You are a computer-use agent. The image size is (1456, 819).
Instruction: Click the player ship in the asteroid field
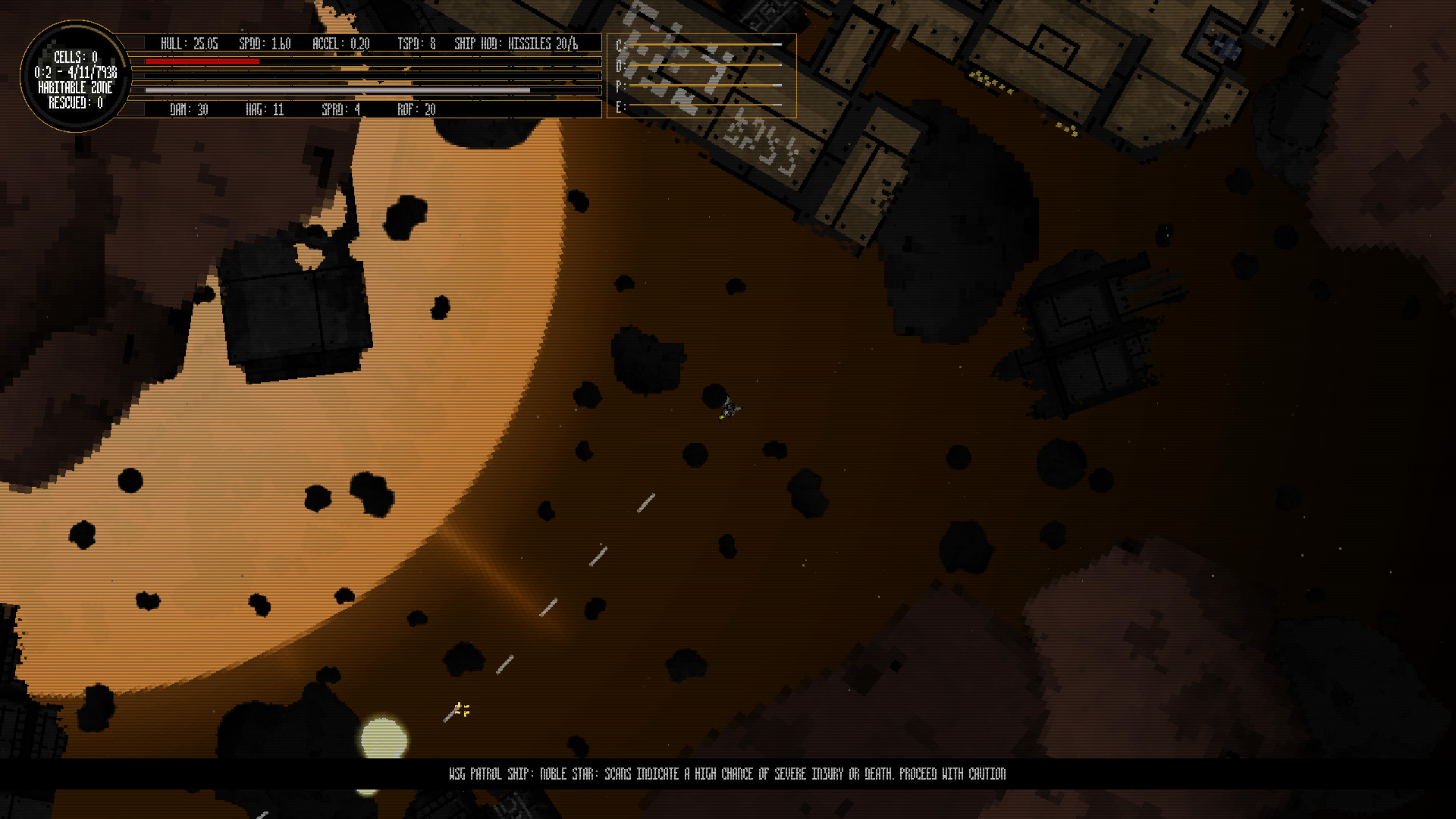coord(729,409)
